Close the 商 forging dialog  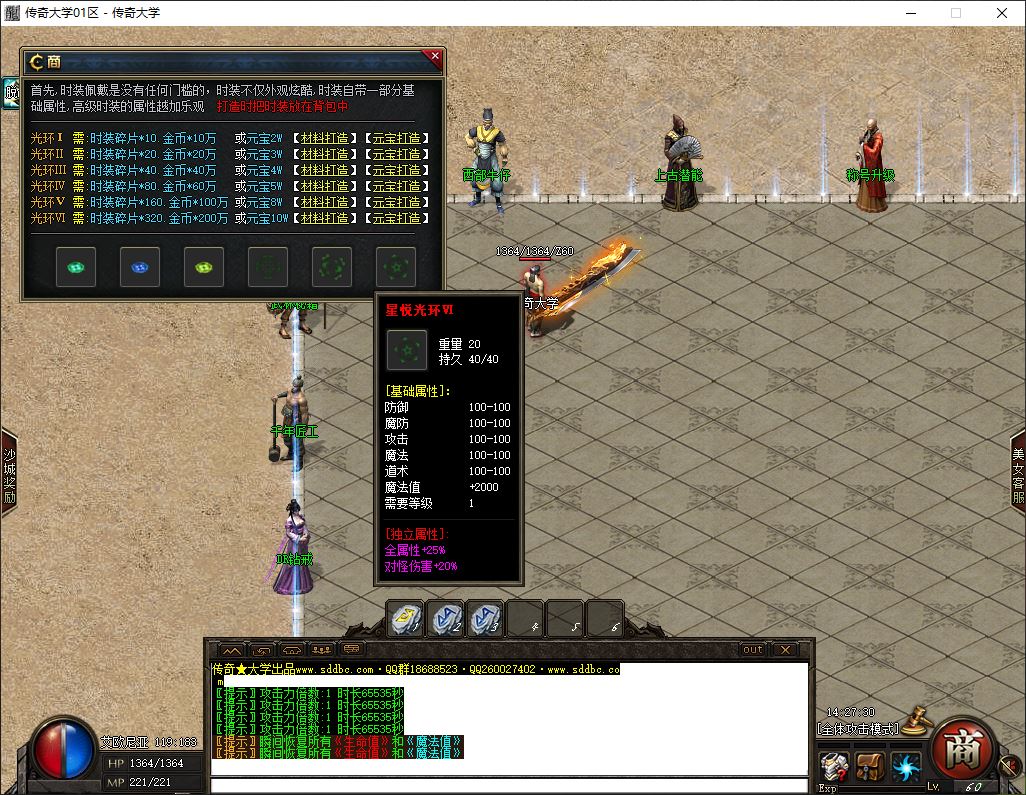[x=434, y=58]
